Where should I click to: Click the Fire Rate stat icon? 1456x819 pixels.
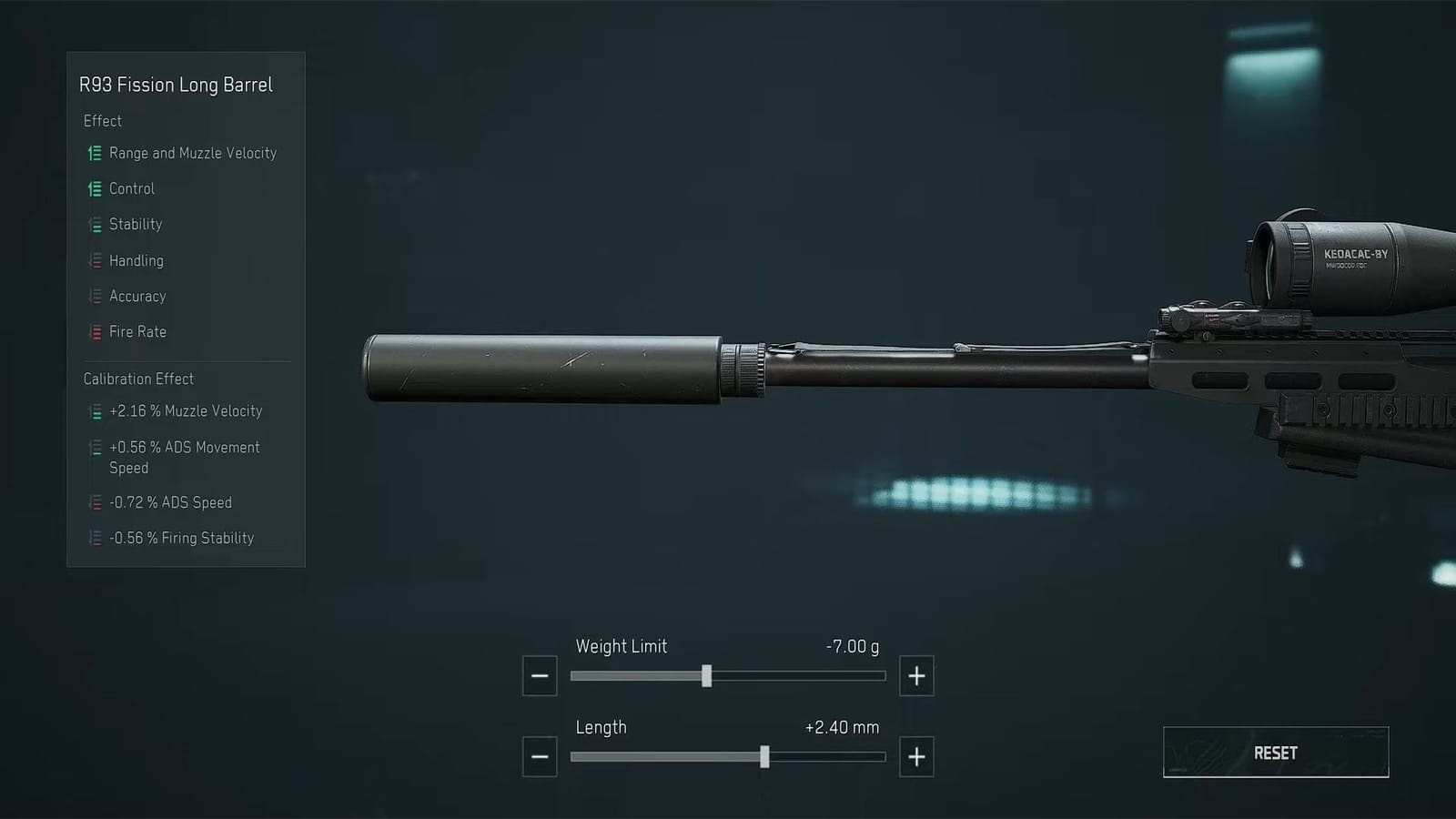point(94,332)
